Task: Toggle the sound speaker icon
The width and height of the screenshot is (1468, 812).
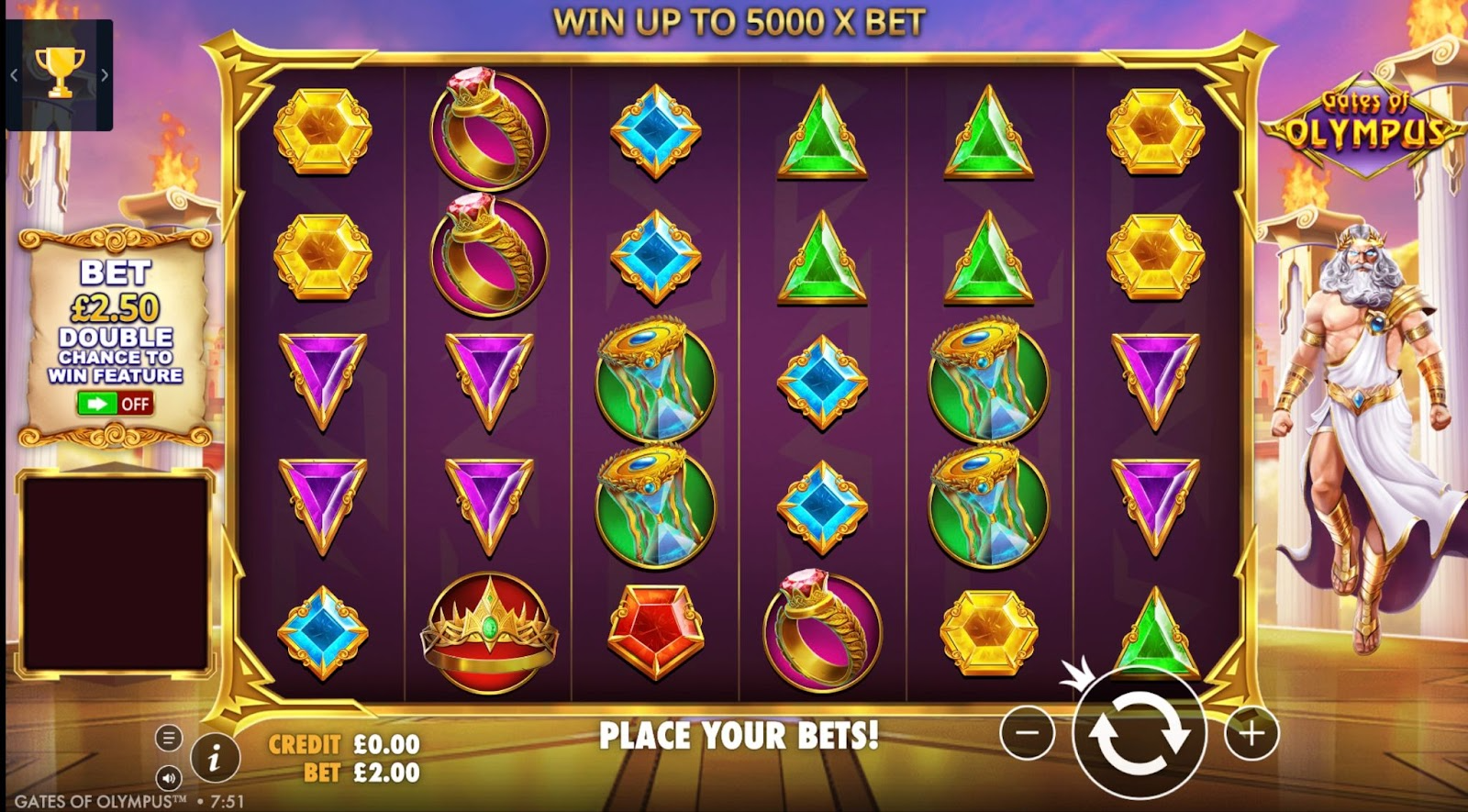Action: pos(168,778)
